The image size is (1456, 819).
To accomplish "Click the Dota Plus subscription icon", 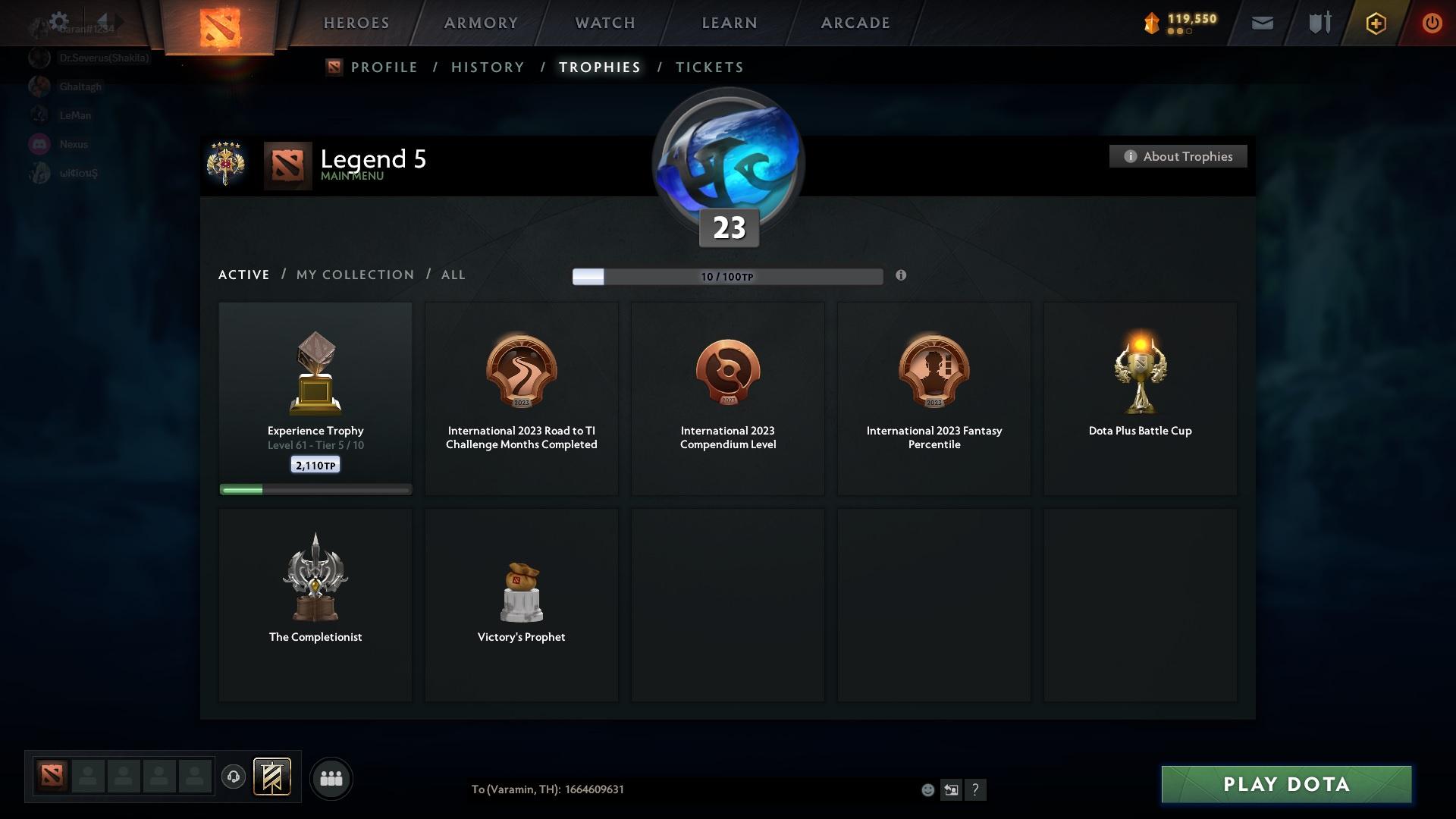I will pos(1375,23).
